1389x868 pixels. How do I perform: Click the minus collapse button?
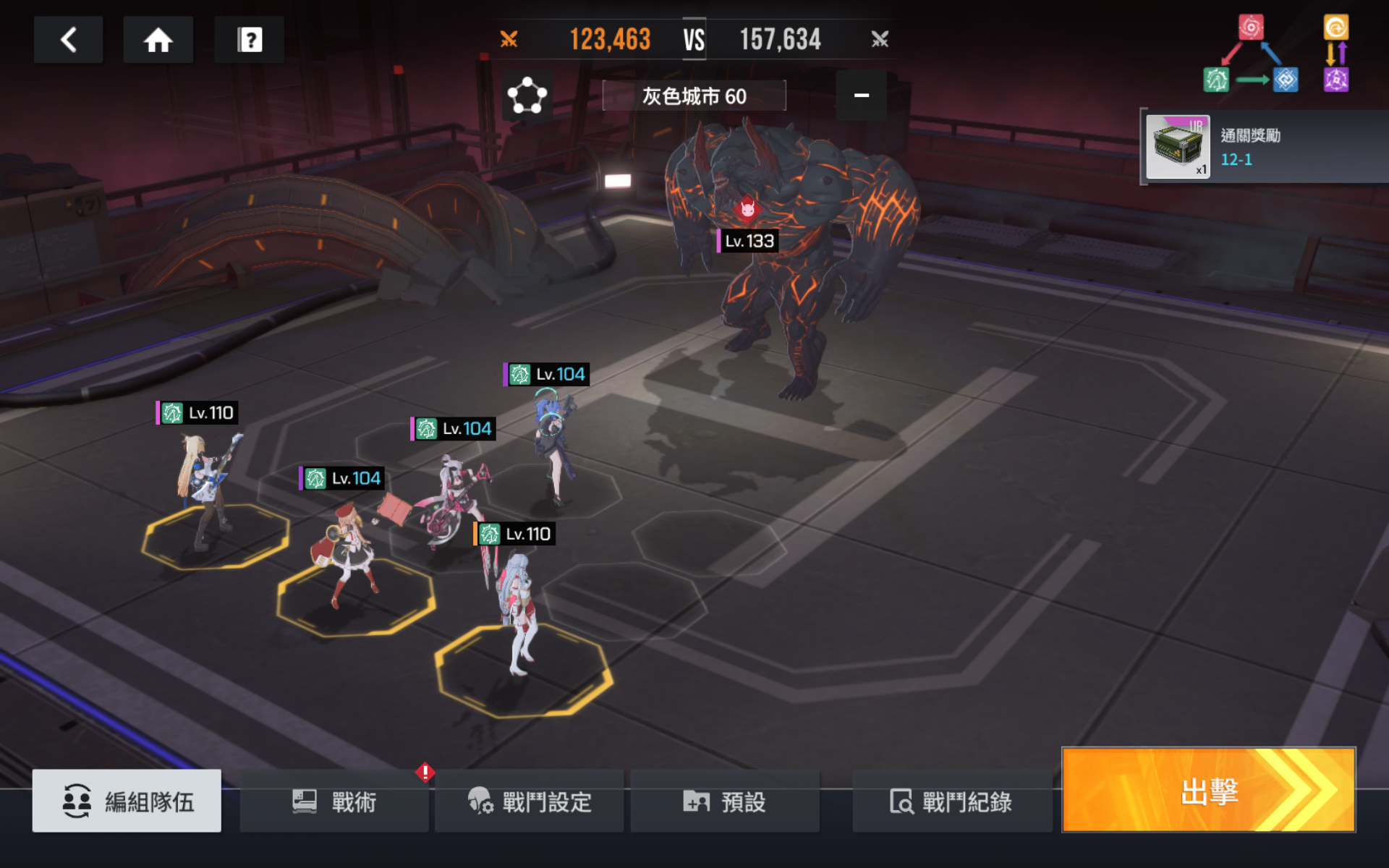[861, 95]
